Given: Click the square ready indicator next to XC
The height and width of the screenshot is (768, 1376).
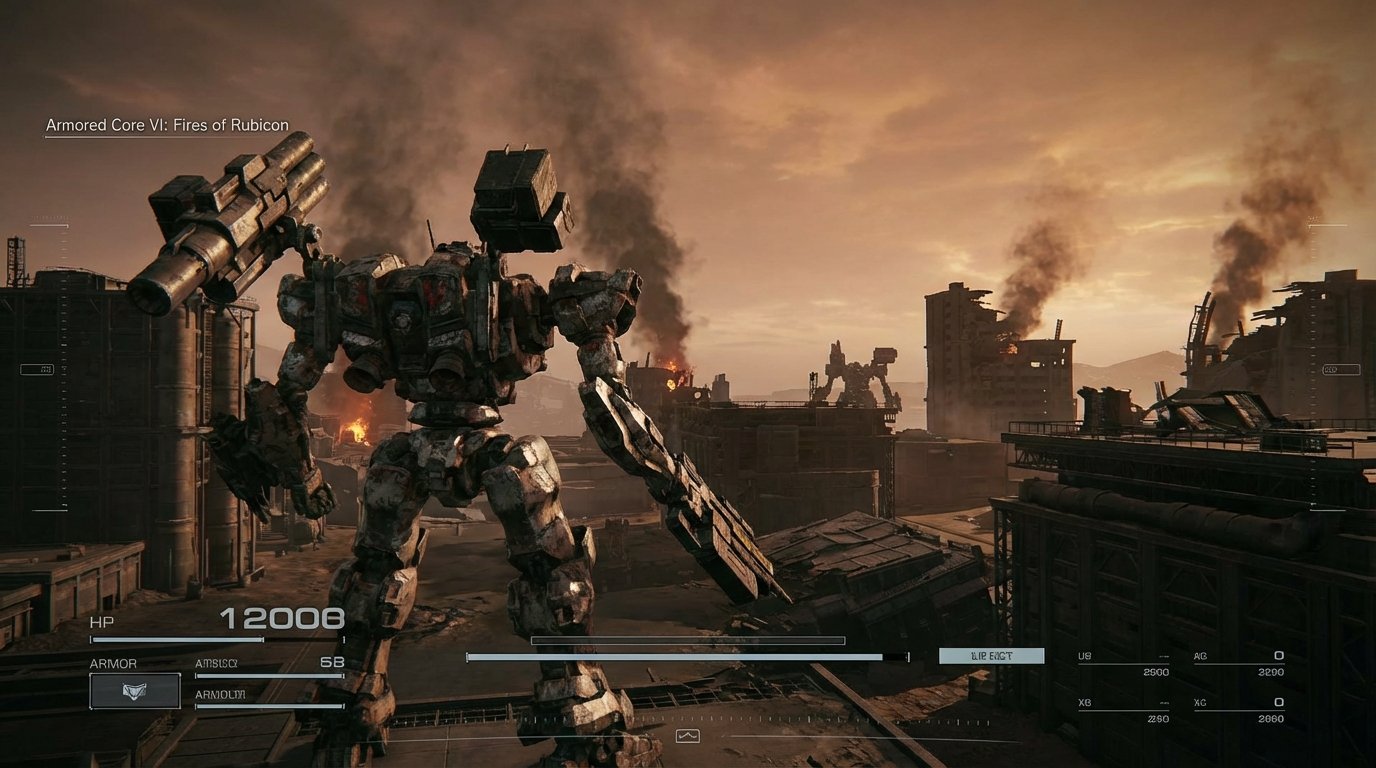Looking at the screenshot, I should (x=1278, y=704).
